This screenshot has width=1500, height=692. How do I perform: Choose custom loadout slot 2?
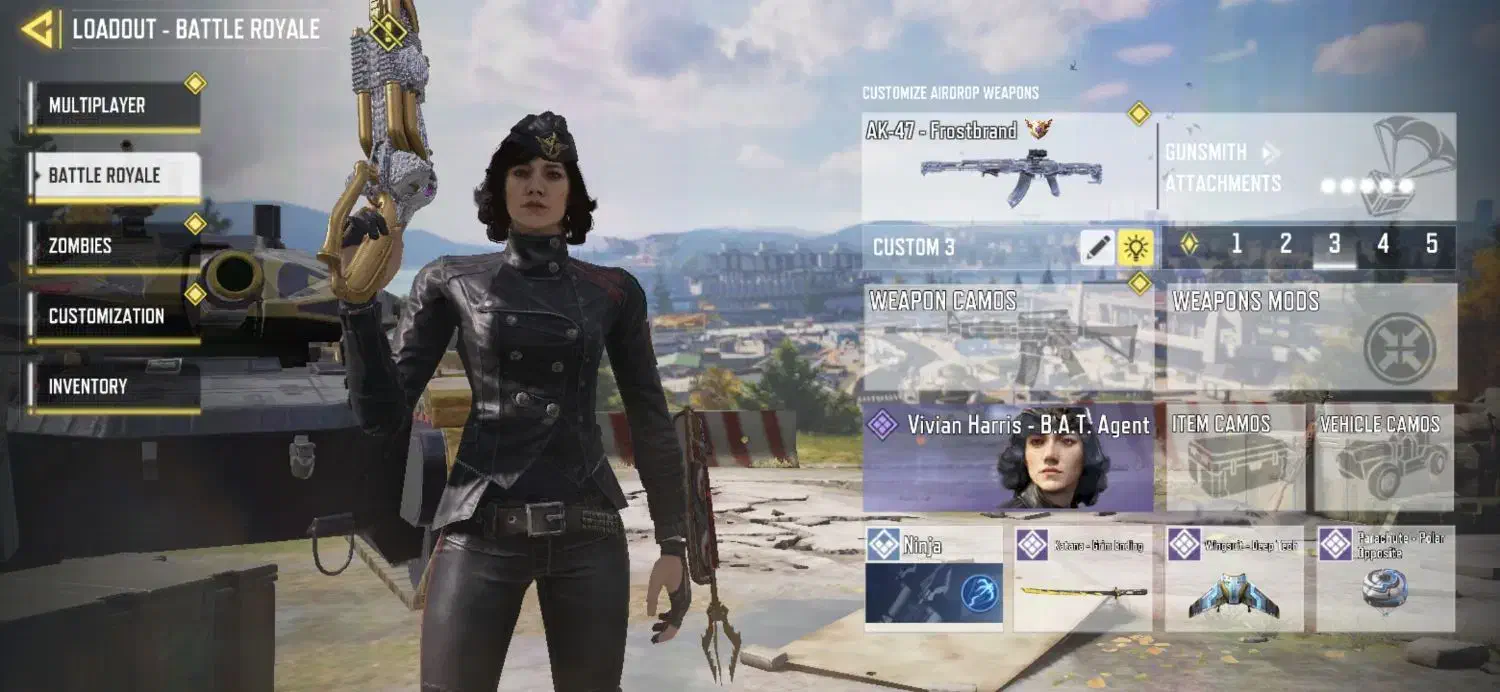click(x=1285, y=245)
